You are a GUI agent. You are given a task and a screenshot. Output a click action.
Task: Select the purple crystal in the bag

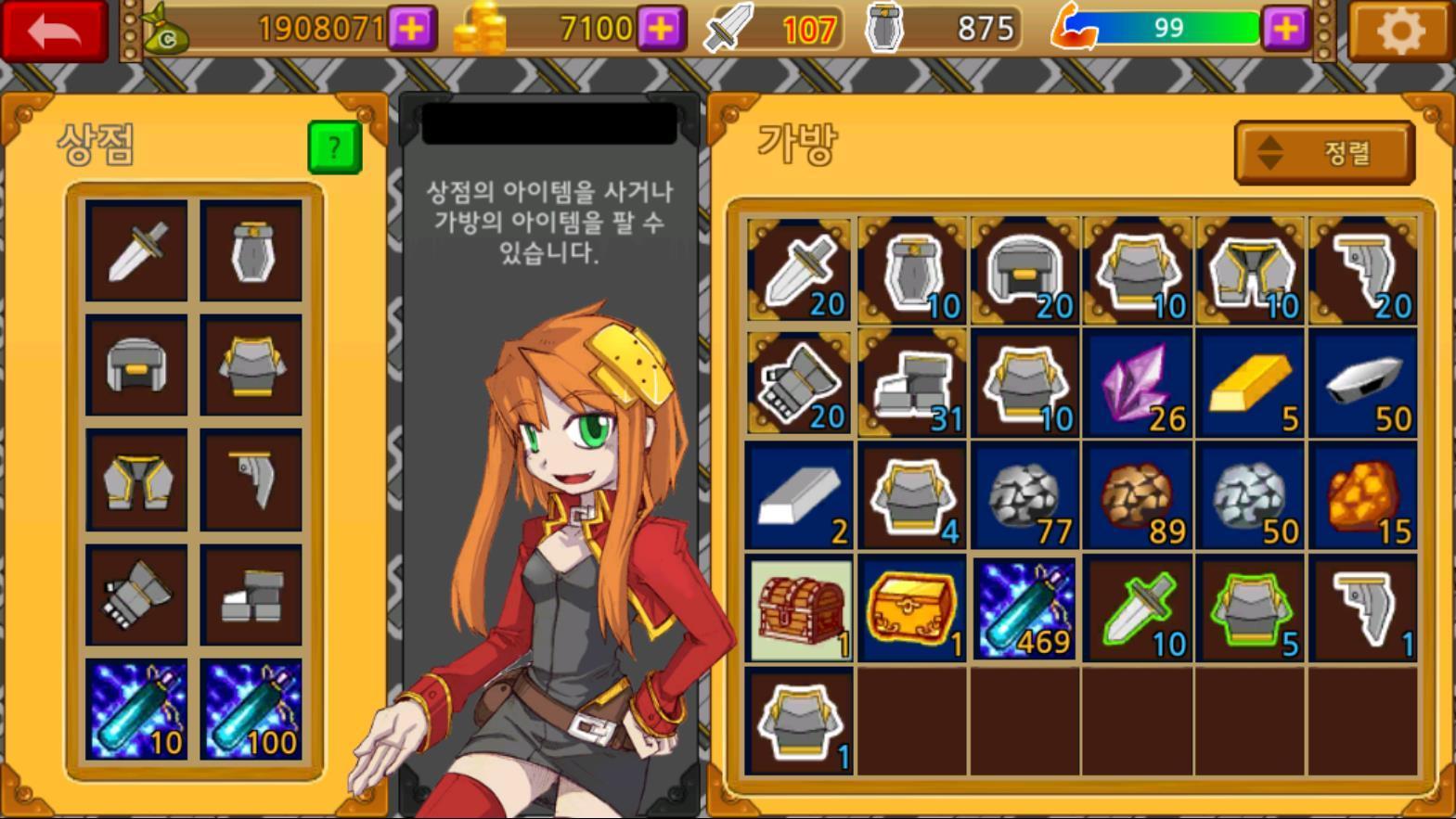coord(1136,383)
